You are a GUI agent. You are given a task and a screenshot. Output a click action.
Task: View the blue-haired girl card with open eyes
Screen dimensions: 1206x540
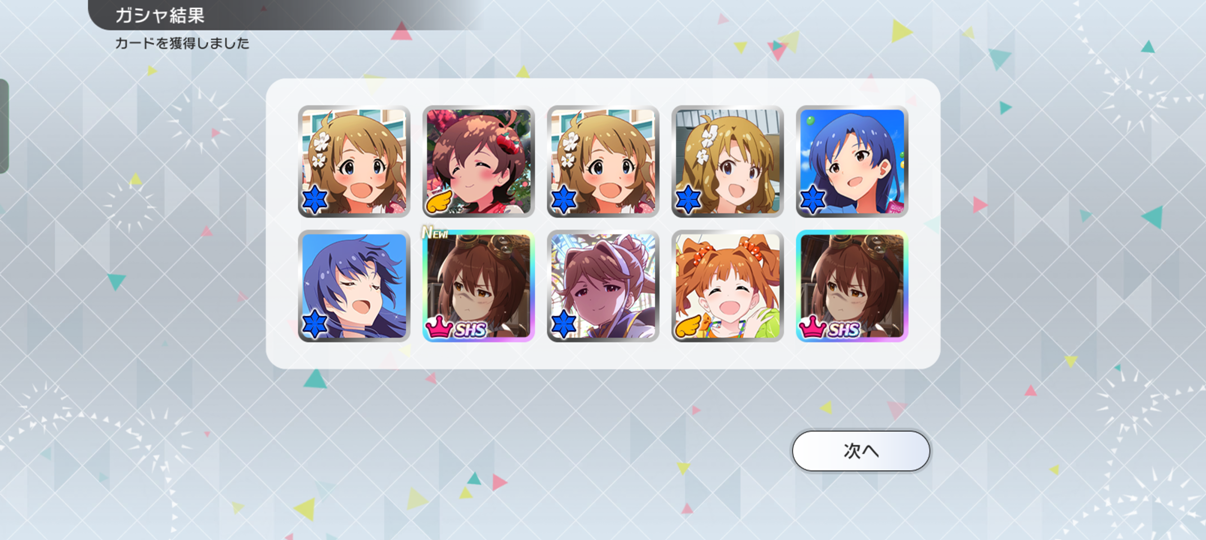coord(852,162)
